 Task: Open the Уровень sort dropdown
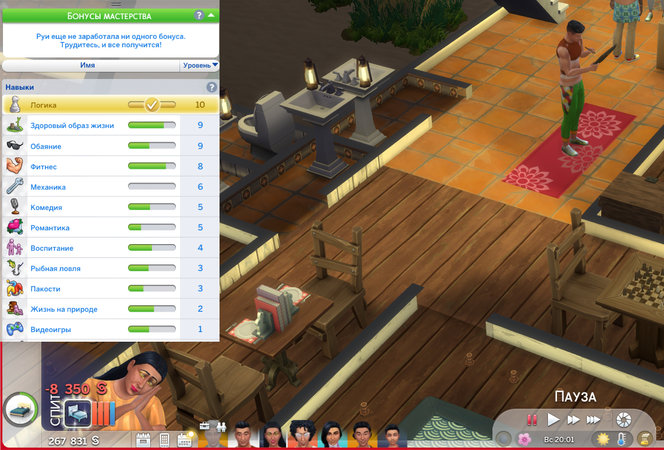tap(199, 64)
